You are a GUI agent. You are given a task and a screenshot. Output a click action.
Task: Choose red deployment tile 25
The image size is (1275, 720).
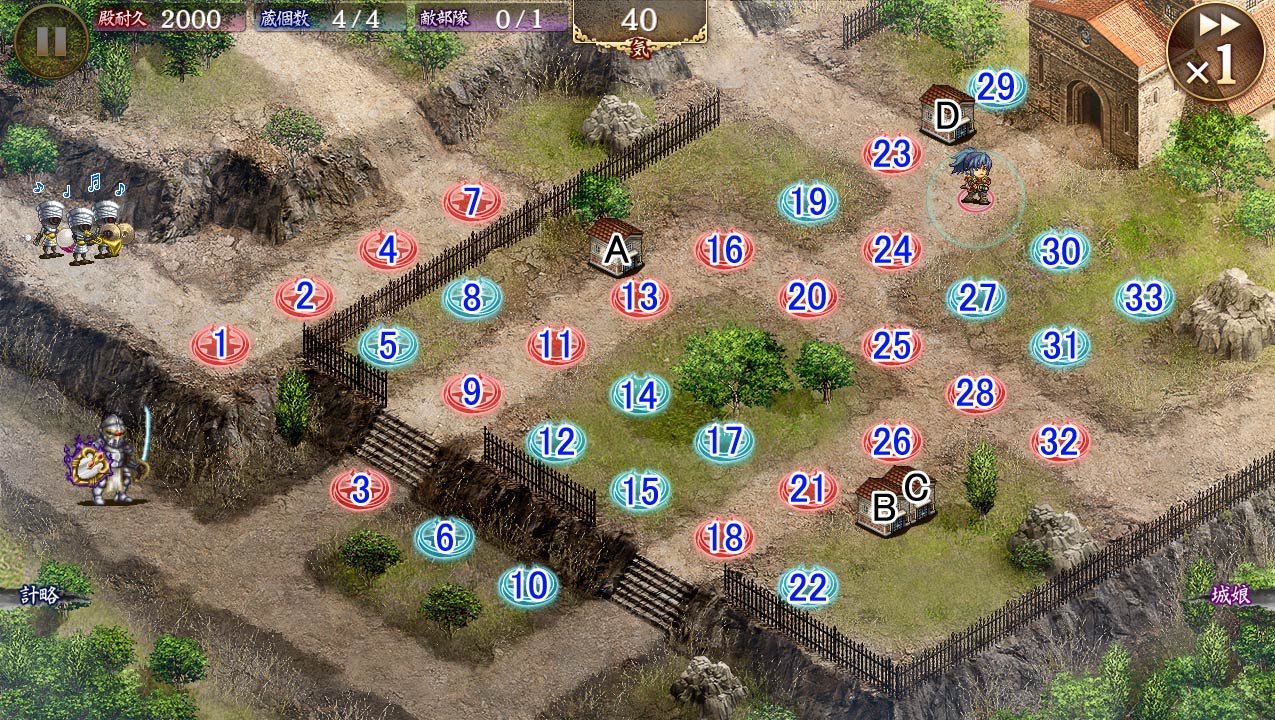(x=892, y=345)
